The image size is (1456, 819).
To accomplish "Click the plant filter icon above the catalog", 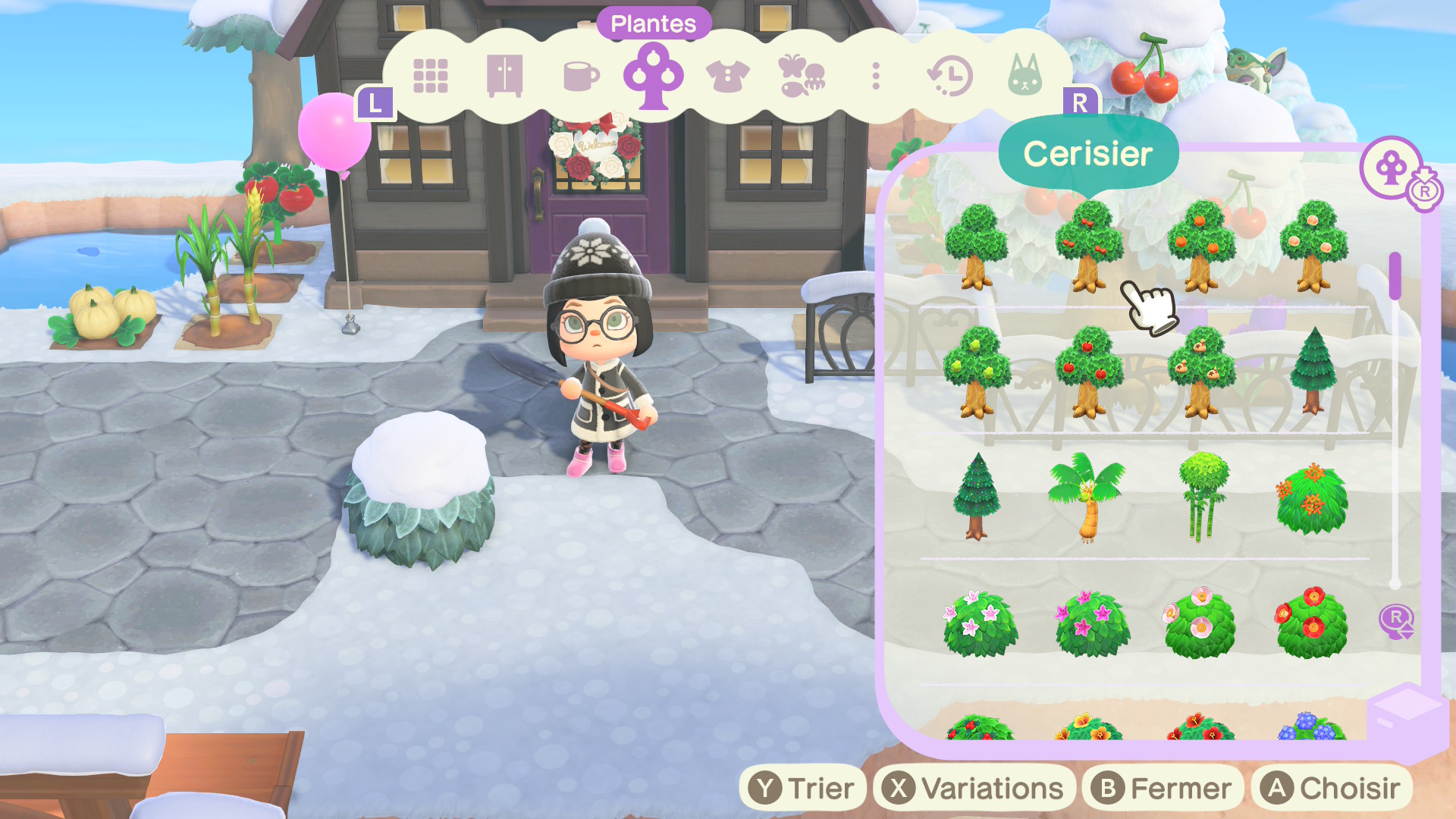I will (1392, 168).
